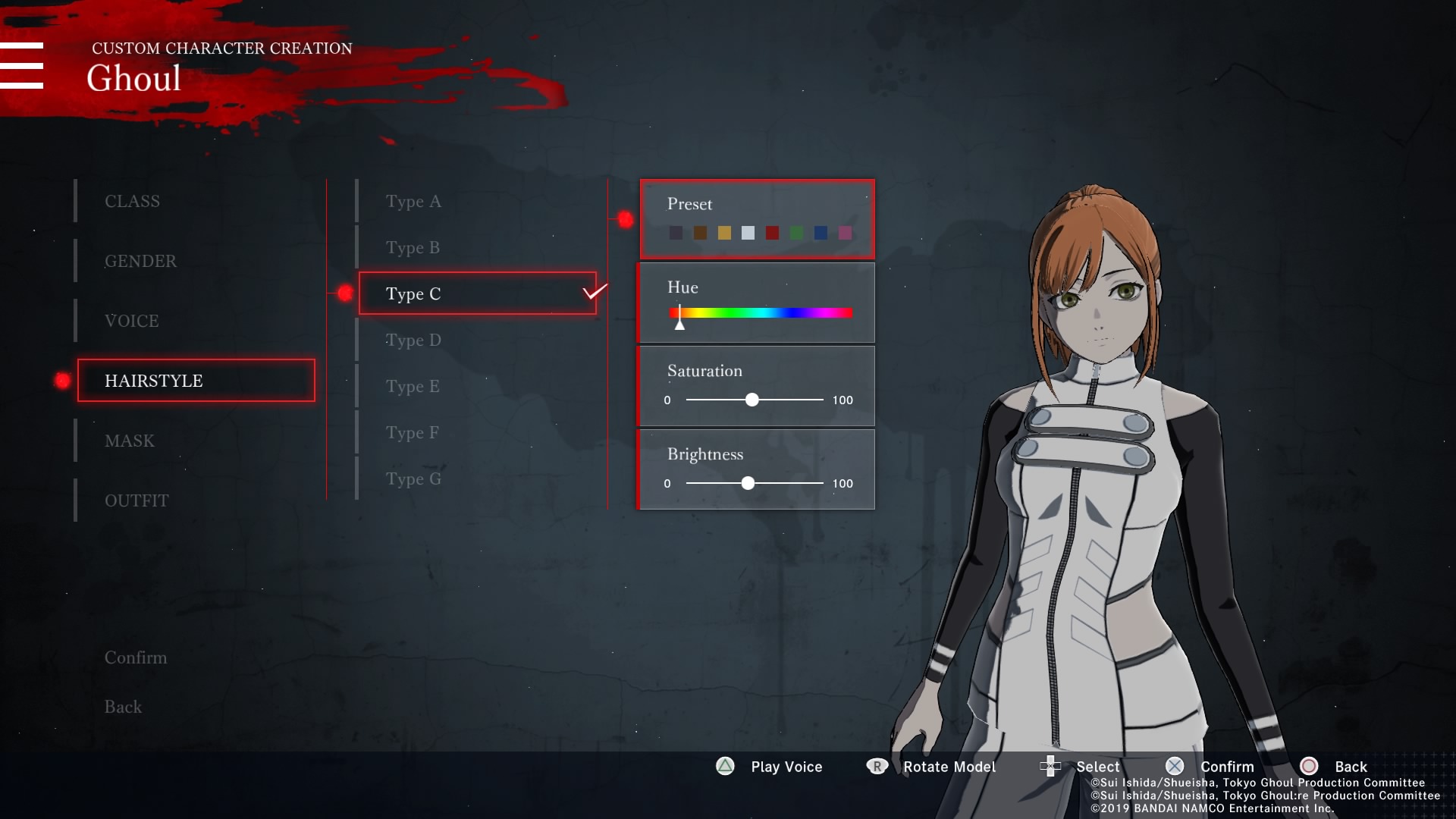The width and height of the screenshot is (1456, 819).
Task: Choose the red hair color preset
Action: 772,233
